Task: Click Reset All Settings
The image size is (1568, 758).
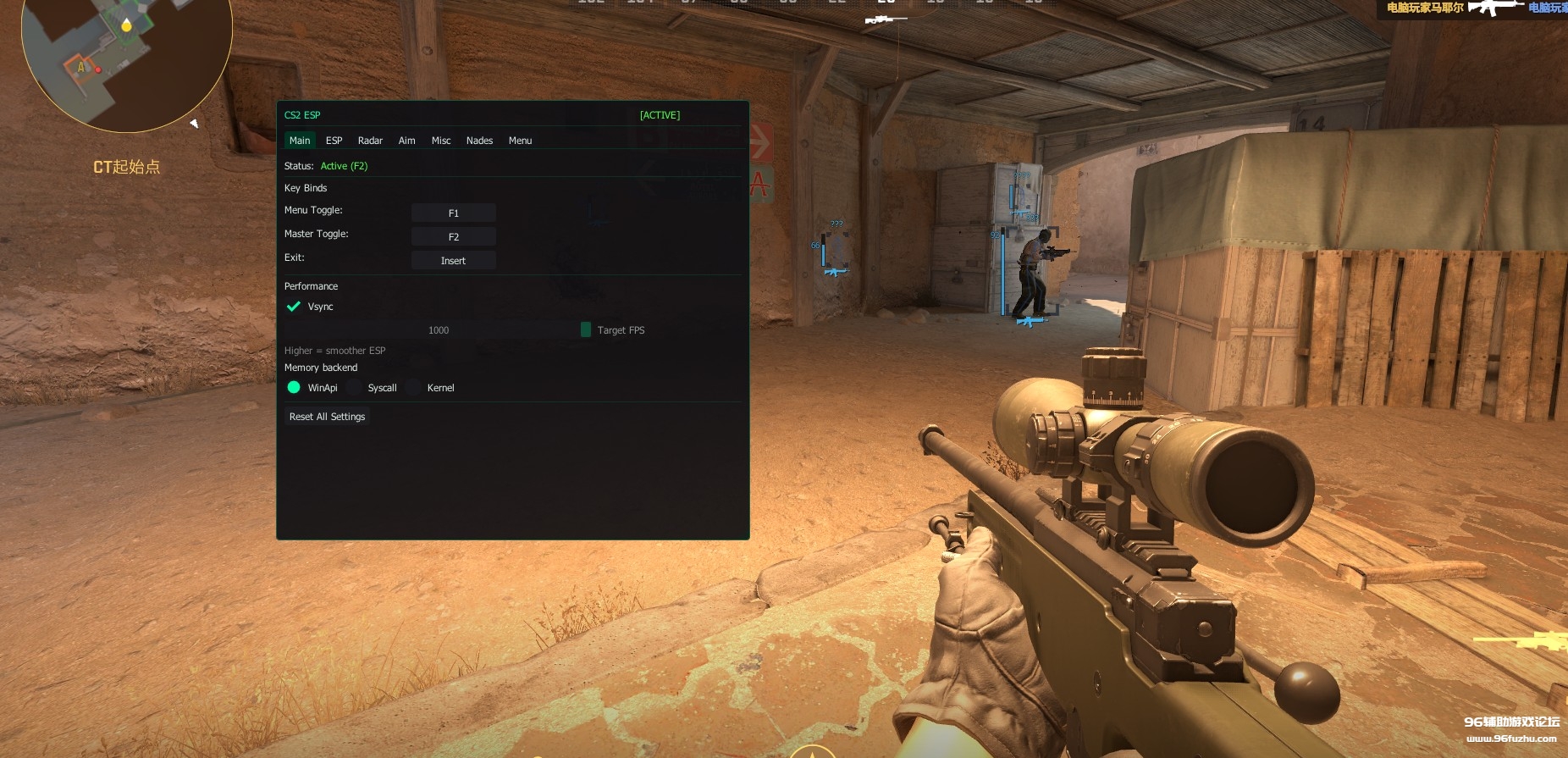Action: click(327, 417)
